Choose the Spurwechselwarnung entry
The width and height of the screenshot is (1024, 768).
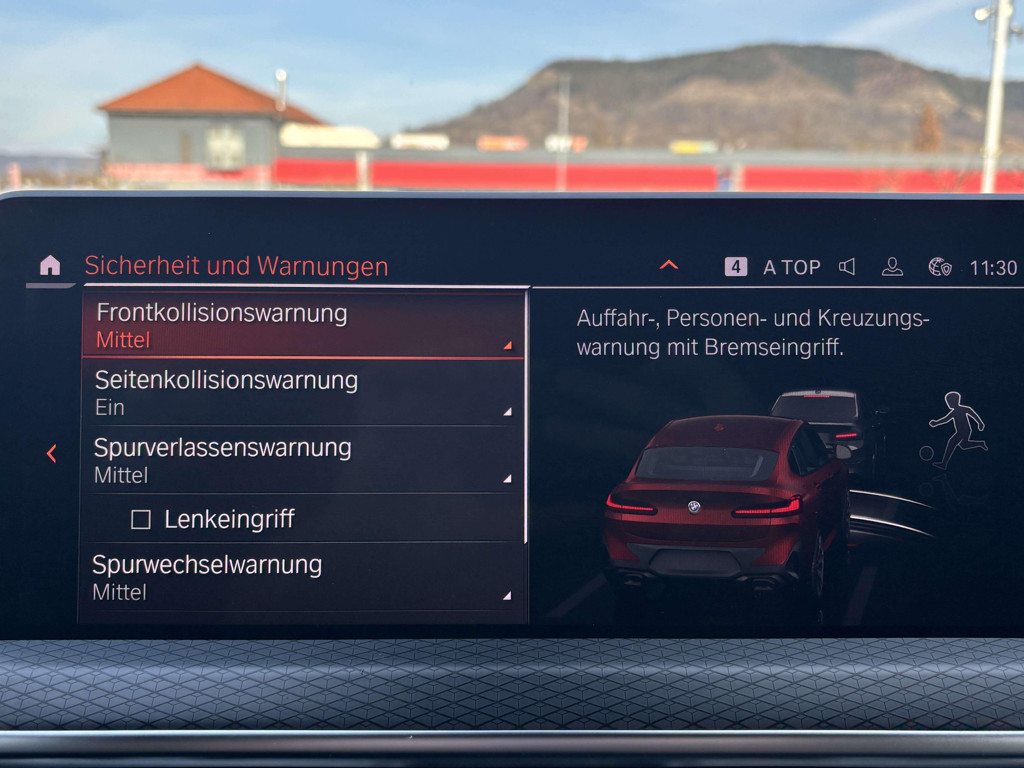click(x=302, y=577)
